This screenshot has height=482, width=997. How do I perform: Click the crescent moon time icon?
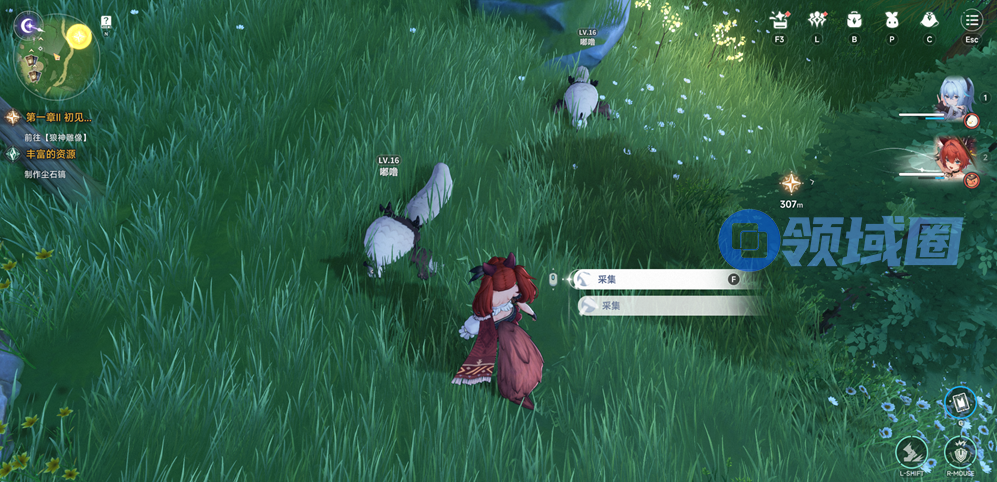[28, 25]
